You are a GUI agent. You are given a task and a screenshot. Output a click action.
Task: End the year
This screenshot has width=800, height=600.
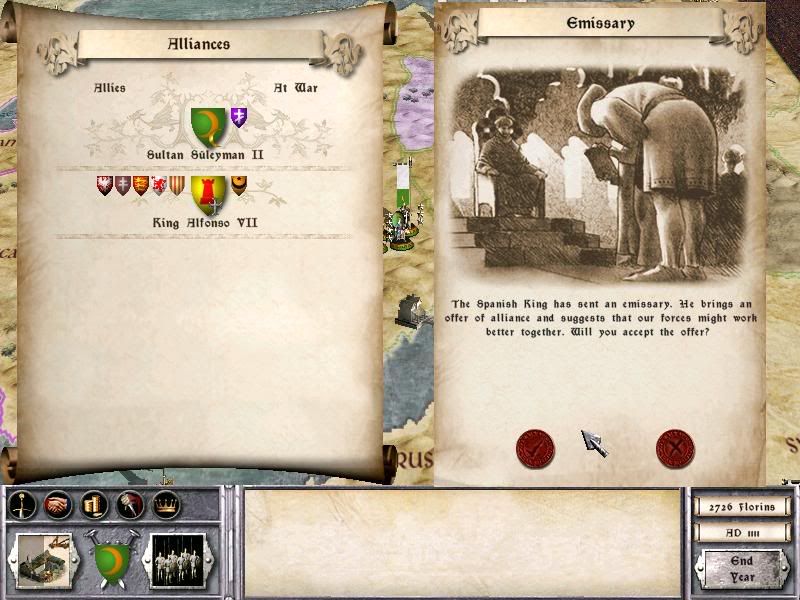tap(741, 567)
